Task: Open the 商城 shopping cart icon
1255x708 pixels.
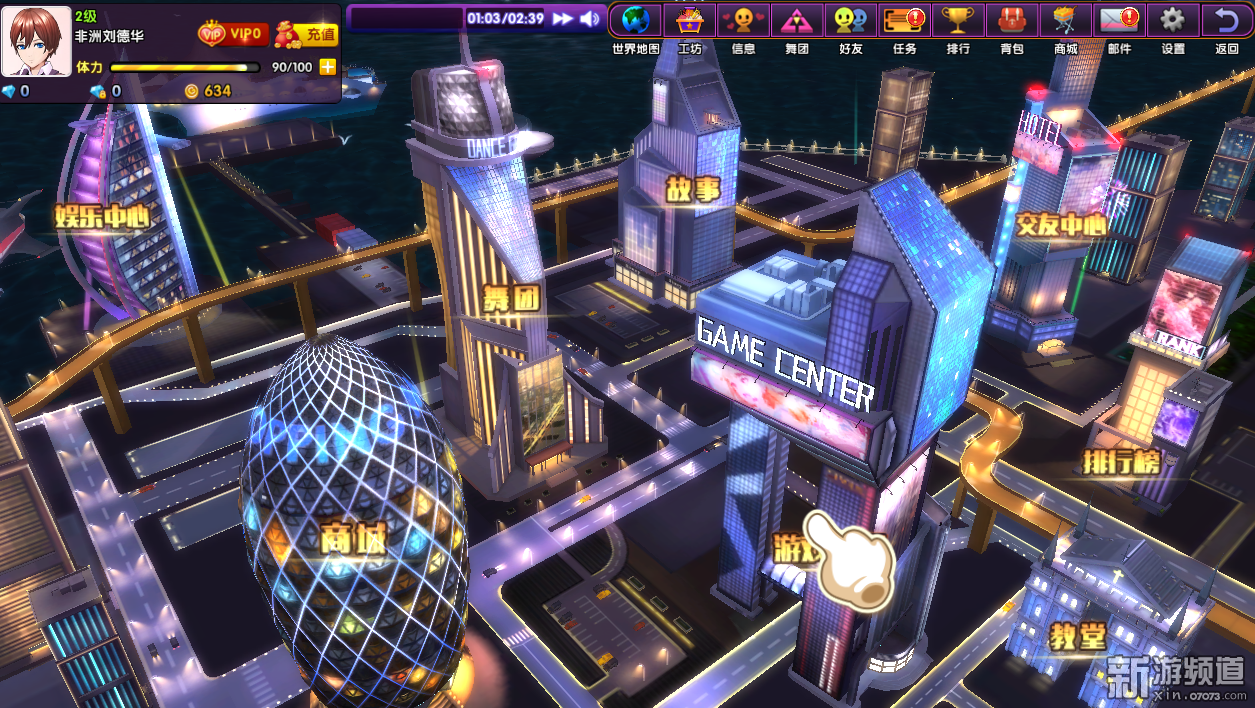Action: (x=1066, y=20)
